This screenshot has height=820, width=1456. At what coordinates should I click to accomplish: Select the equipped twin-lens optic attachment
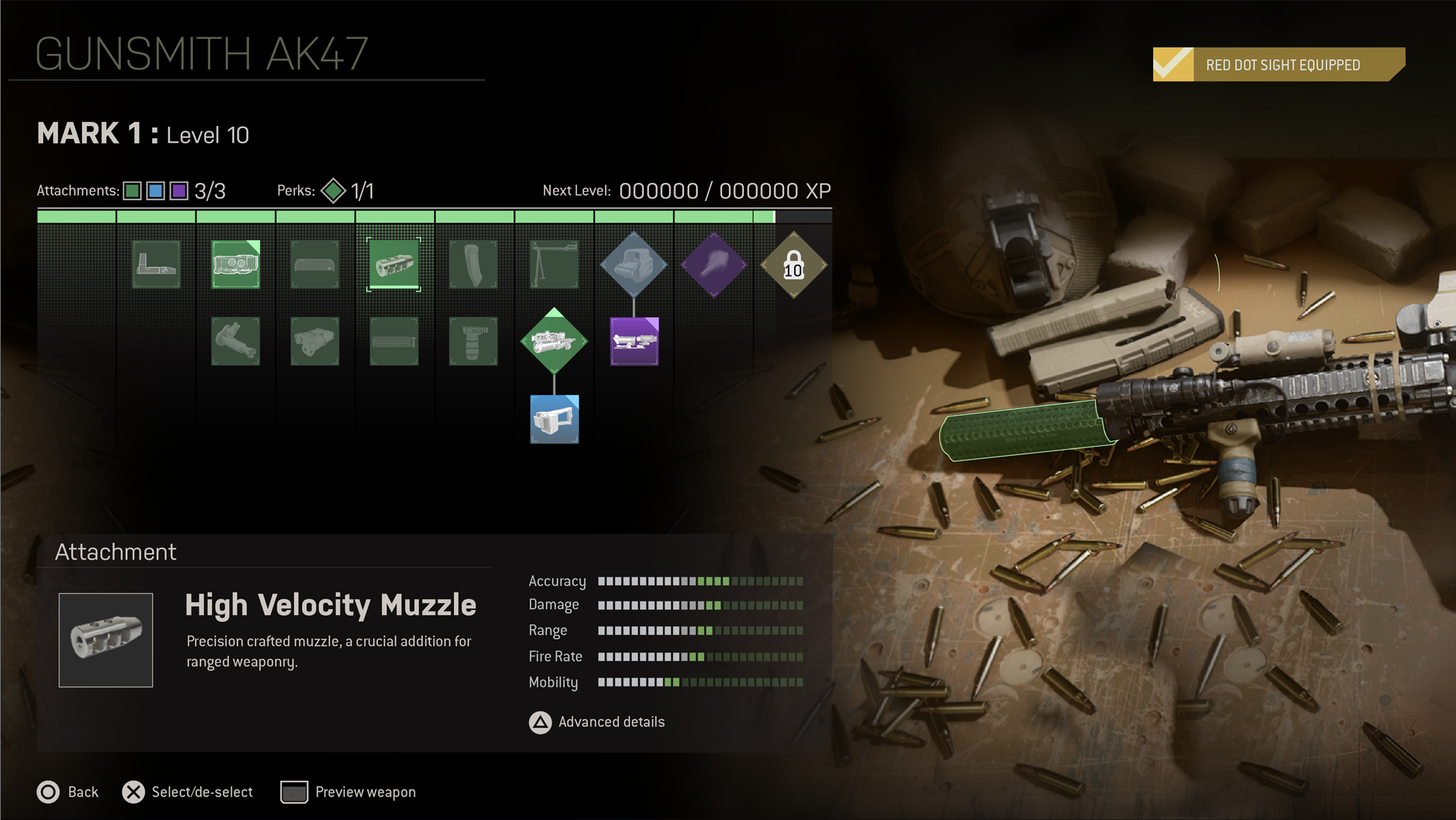click(235, 265)
